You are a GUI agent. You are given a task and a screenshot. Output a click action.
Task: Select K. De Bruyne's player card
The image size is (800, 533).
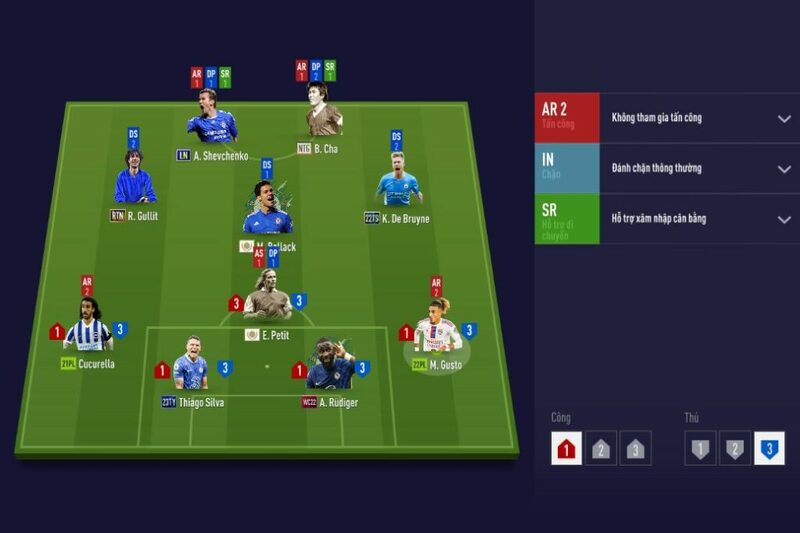[x=397, y=183]
